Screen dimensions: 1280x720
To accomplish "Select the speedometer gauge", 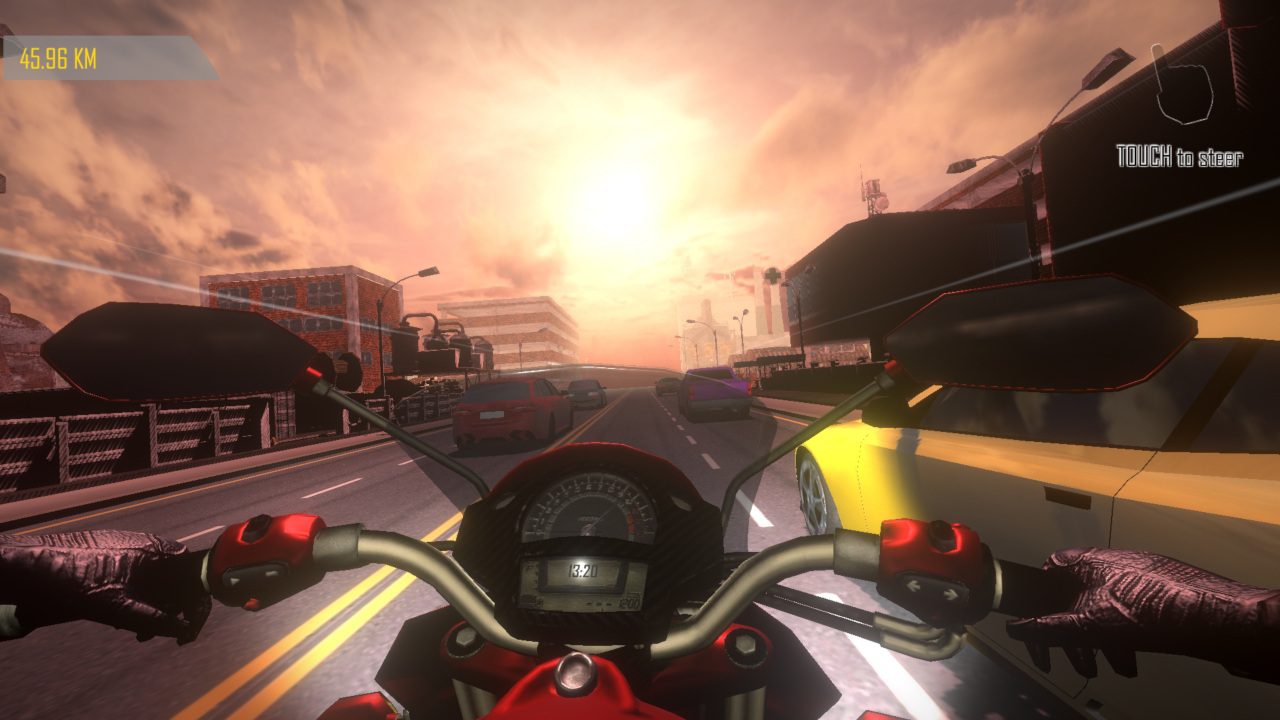I will 590,510.
